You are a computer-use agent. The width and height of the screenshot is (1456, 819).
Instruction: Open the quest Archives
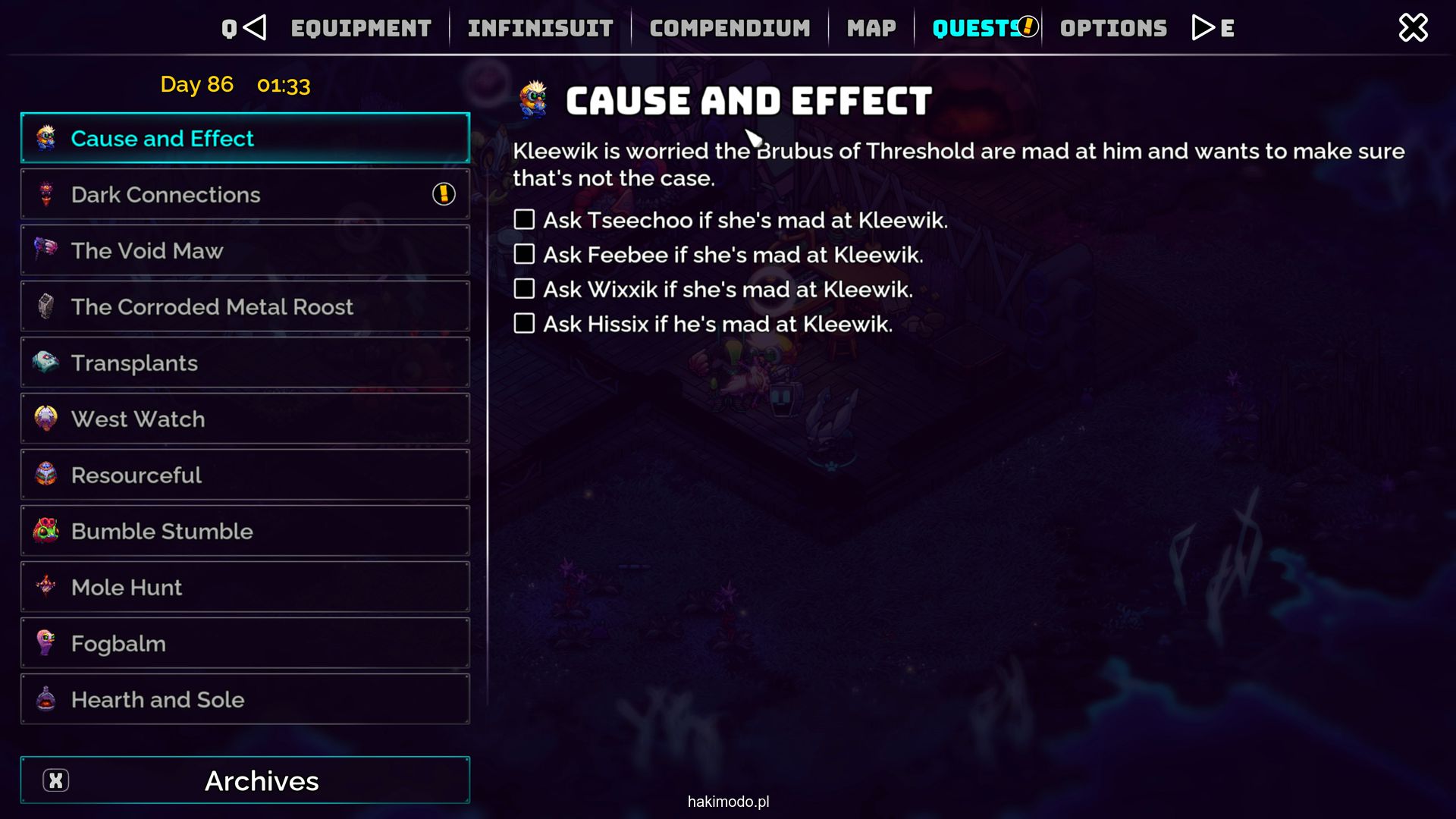pyautogui.click(x=245, y=780)
